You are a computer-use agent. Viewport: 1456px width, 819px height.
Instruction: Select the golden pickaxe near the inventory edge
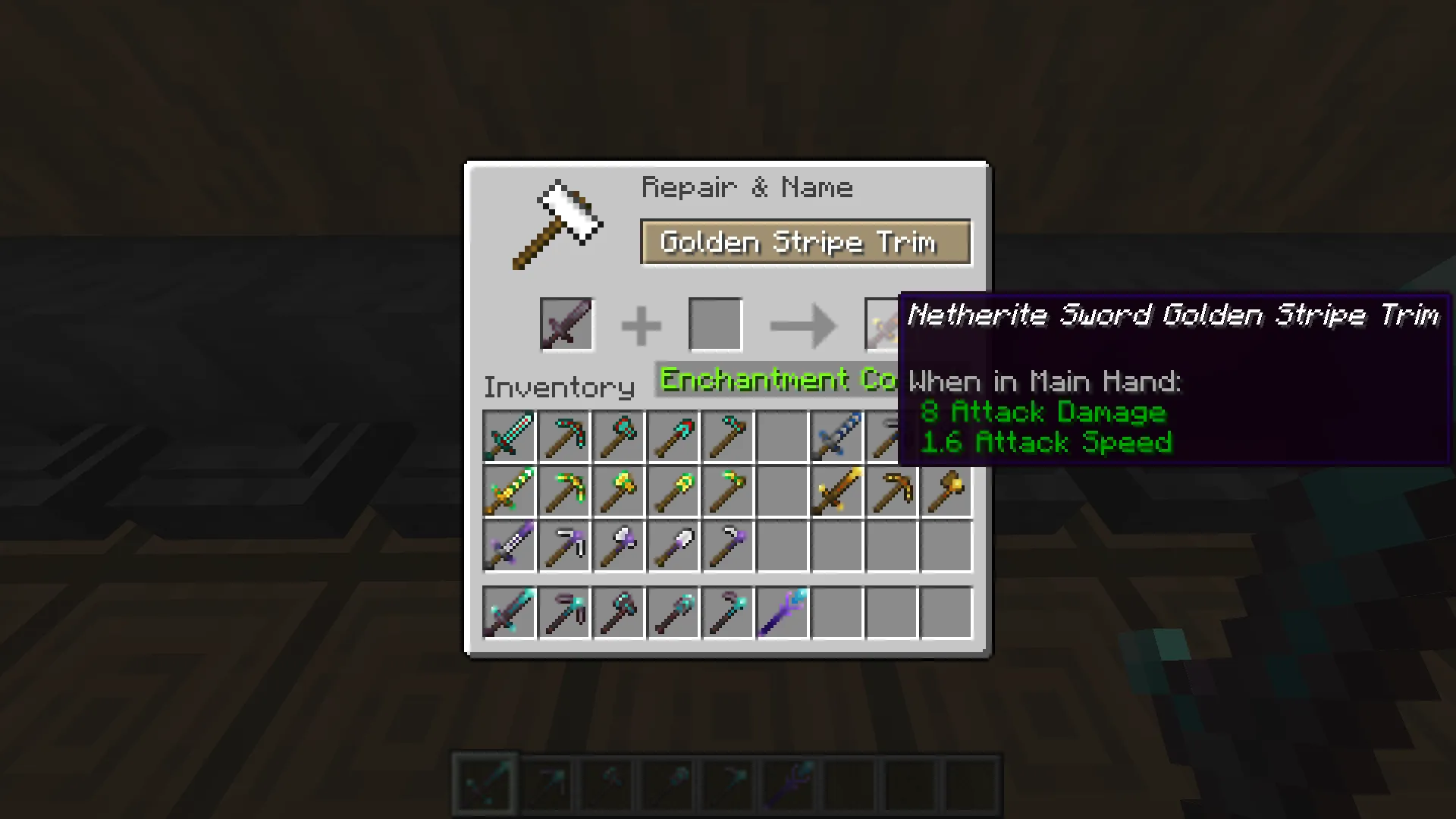click(x=890, y=491)
